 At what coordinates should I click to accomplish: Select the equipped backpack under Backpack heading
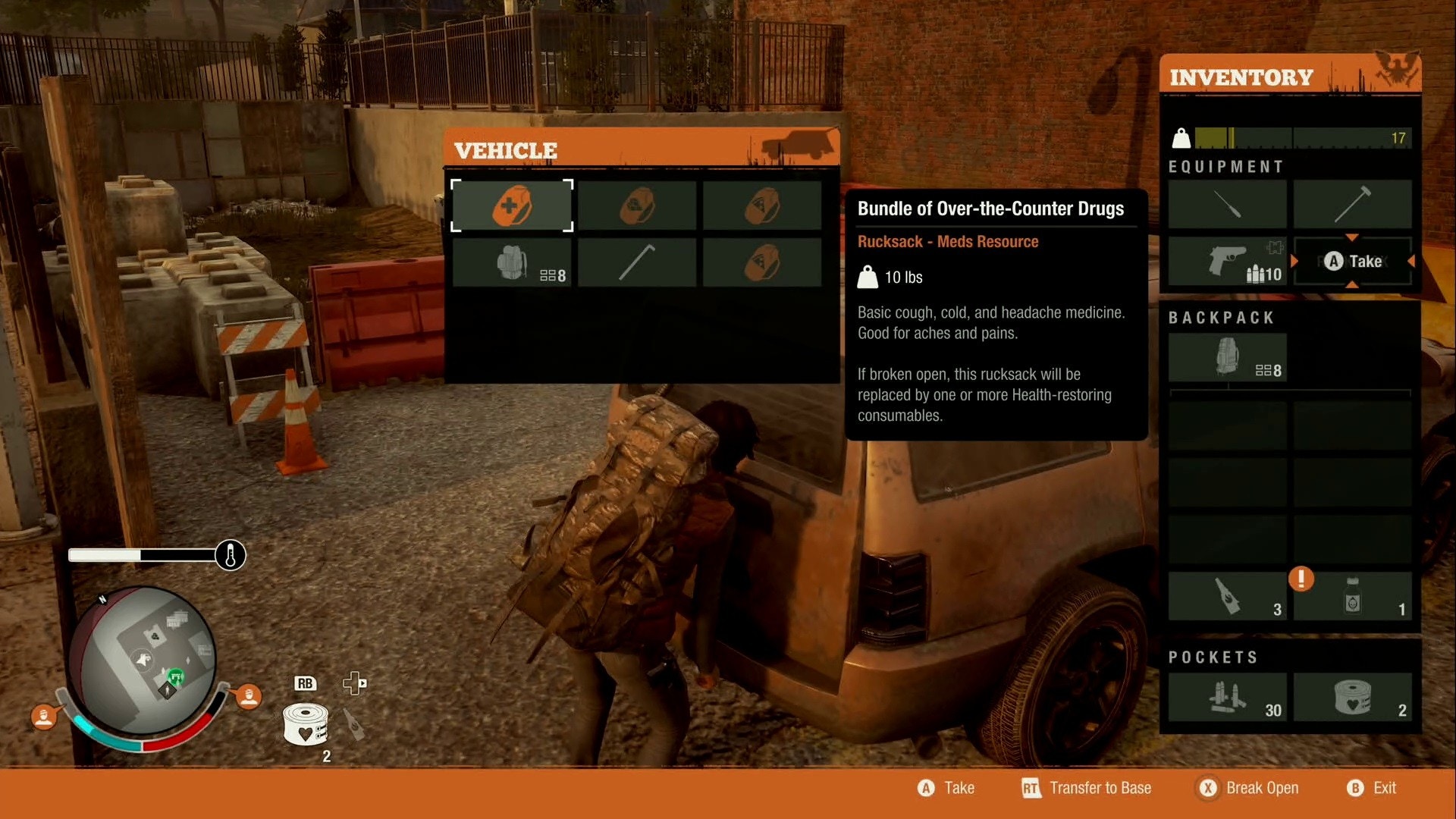(x=1227, y=358)
